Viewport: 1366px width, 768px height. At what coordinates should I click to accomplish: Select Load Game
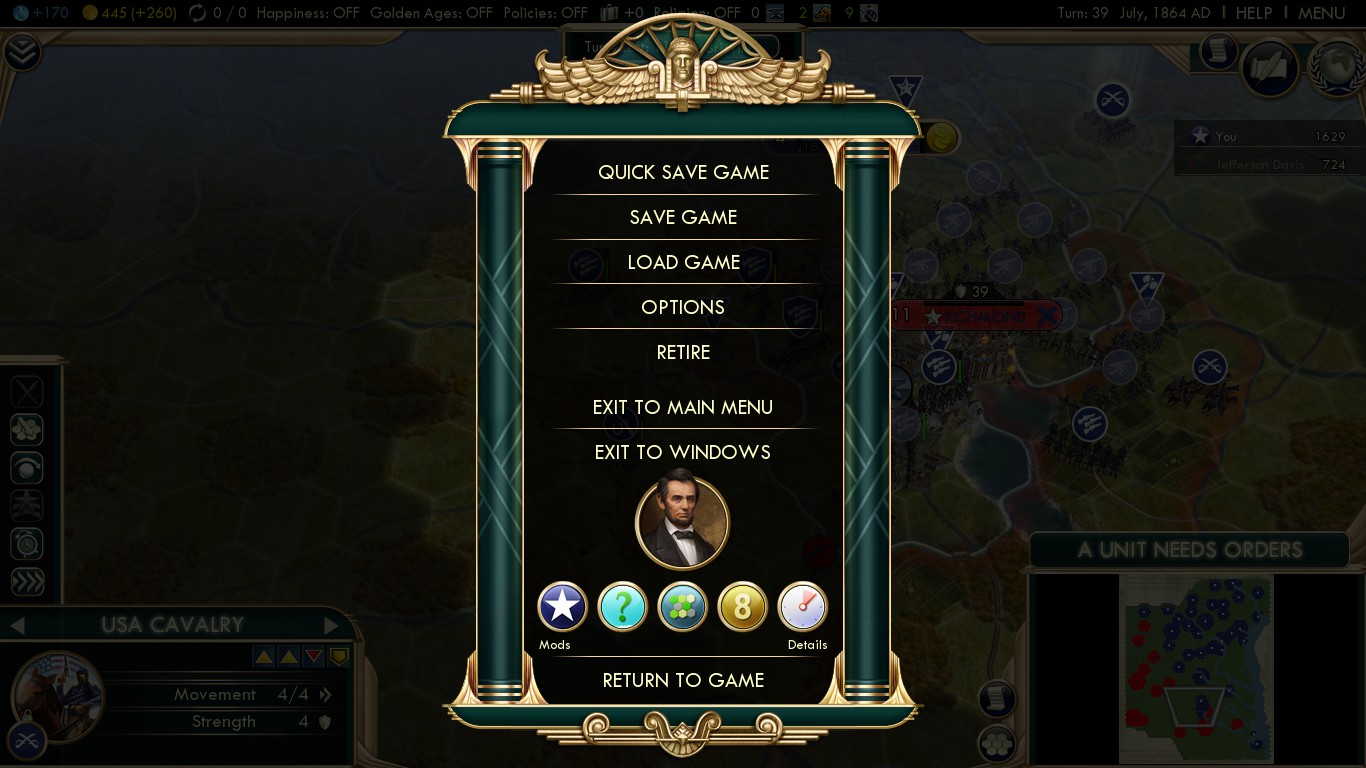[x=683, y=262]
